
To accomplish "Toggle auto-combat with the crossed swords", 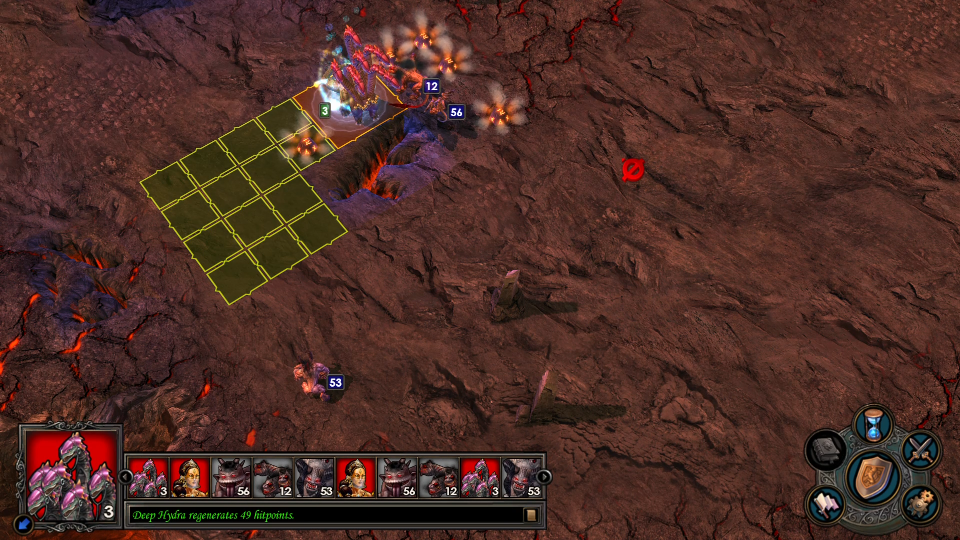I will click(x=921, y=449).
